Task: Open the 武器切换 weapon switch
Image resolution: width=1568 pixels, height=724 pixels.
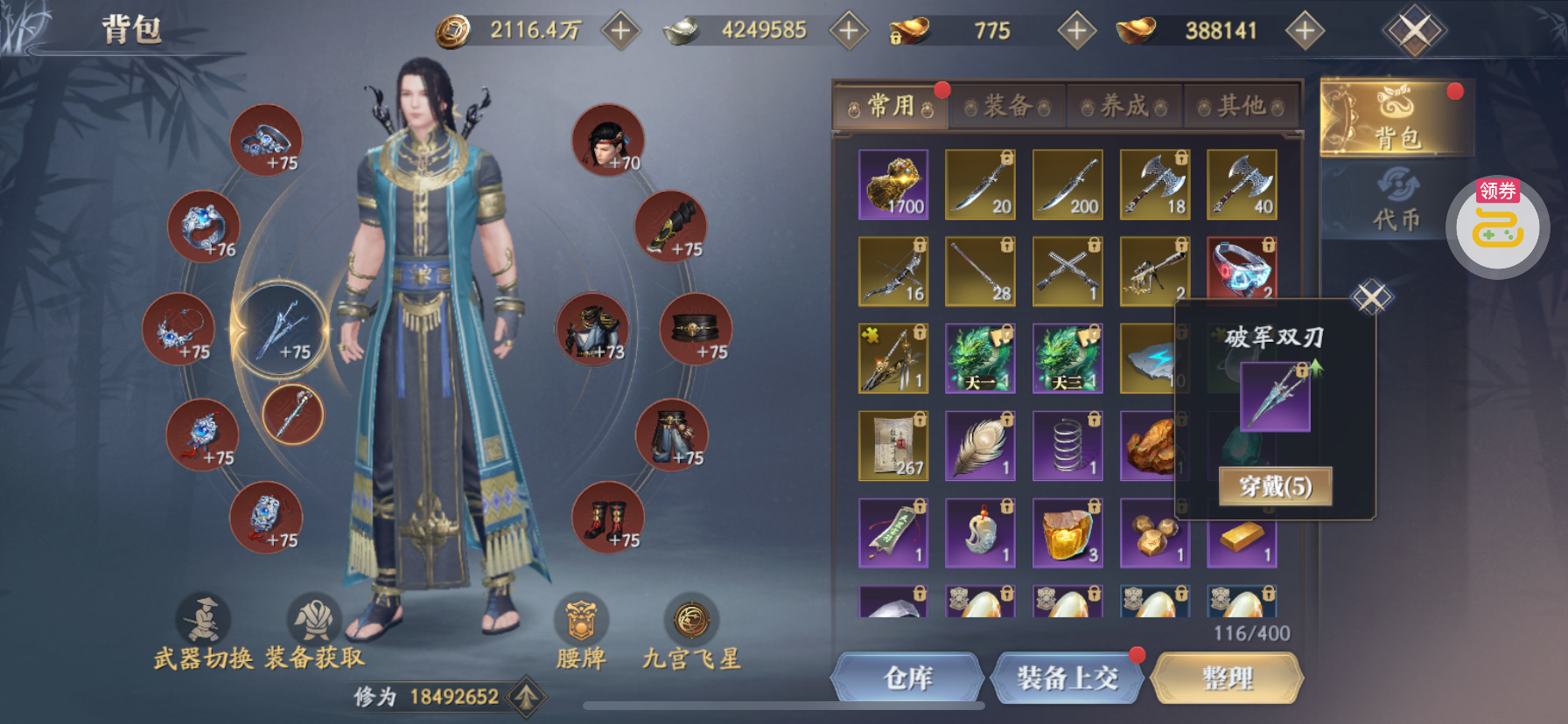Action: click(x=204, y=630)
